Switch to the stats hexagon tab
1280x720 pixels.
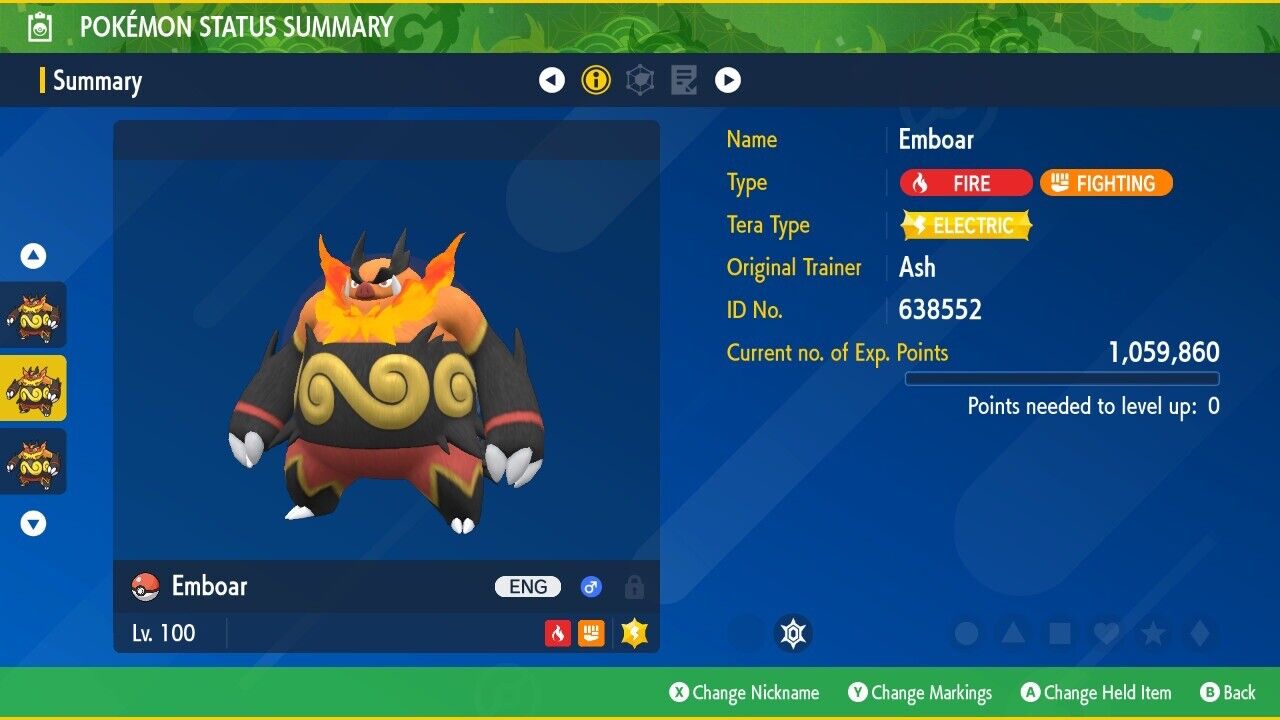click(640, 80)
